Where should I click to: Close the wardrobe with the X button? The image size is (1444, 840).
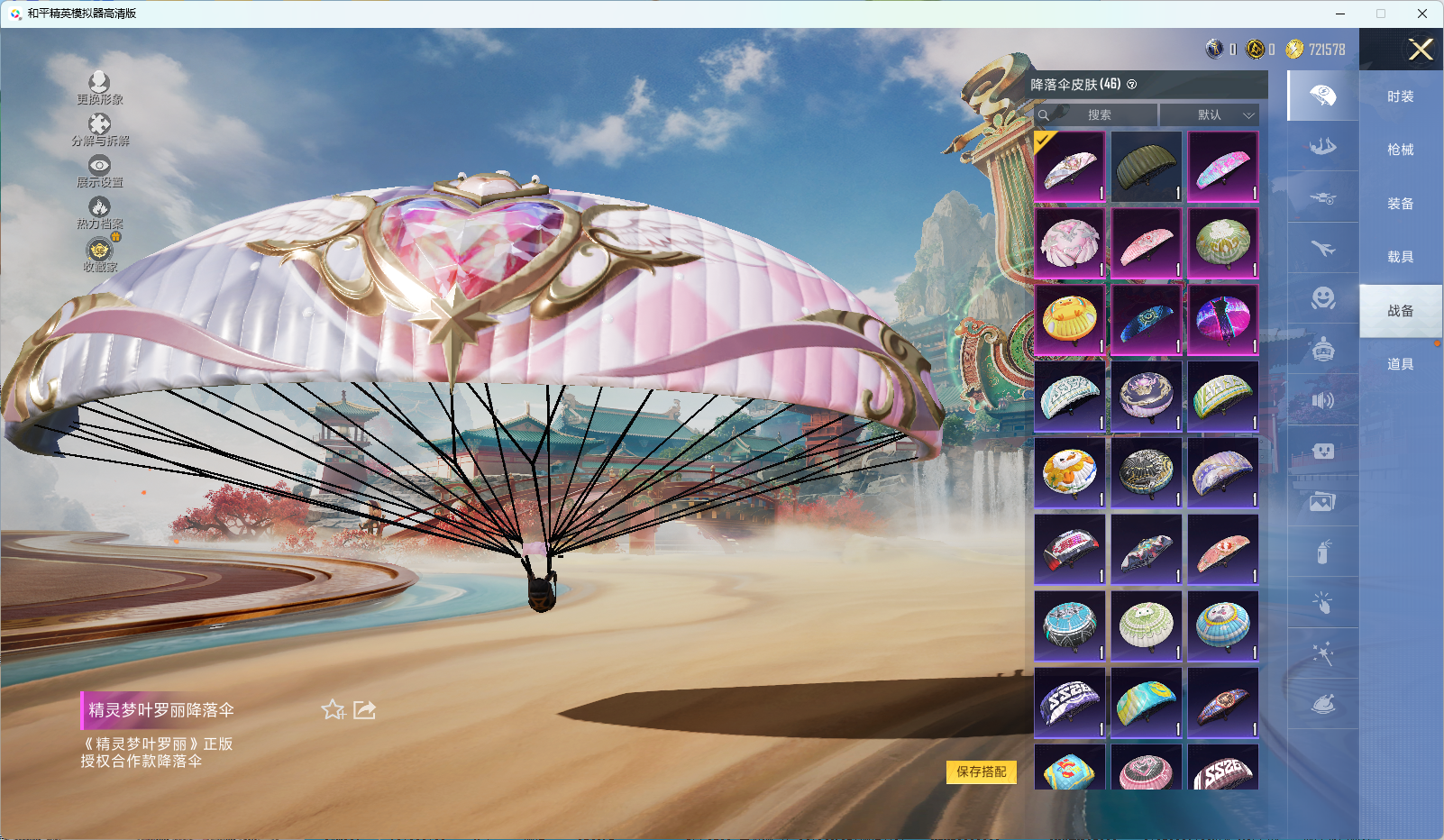(x=1421, y=50)
